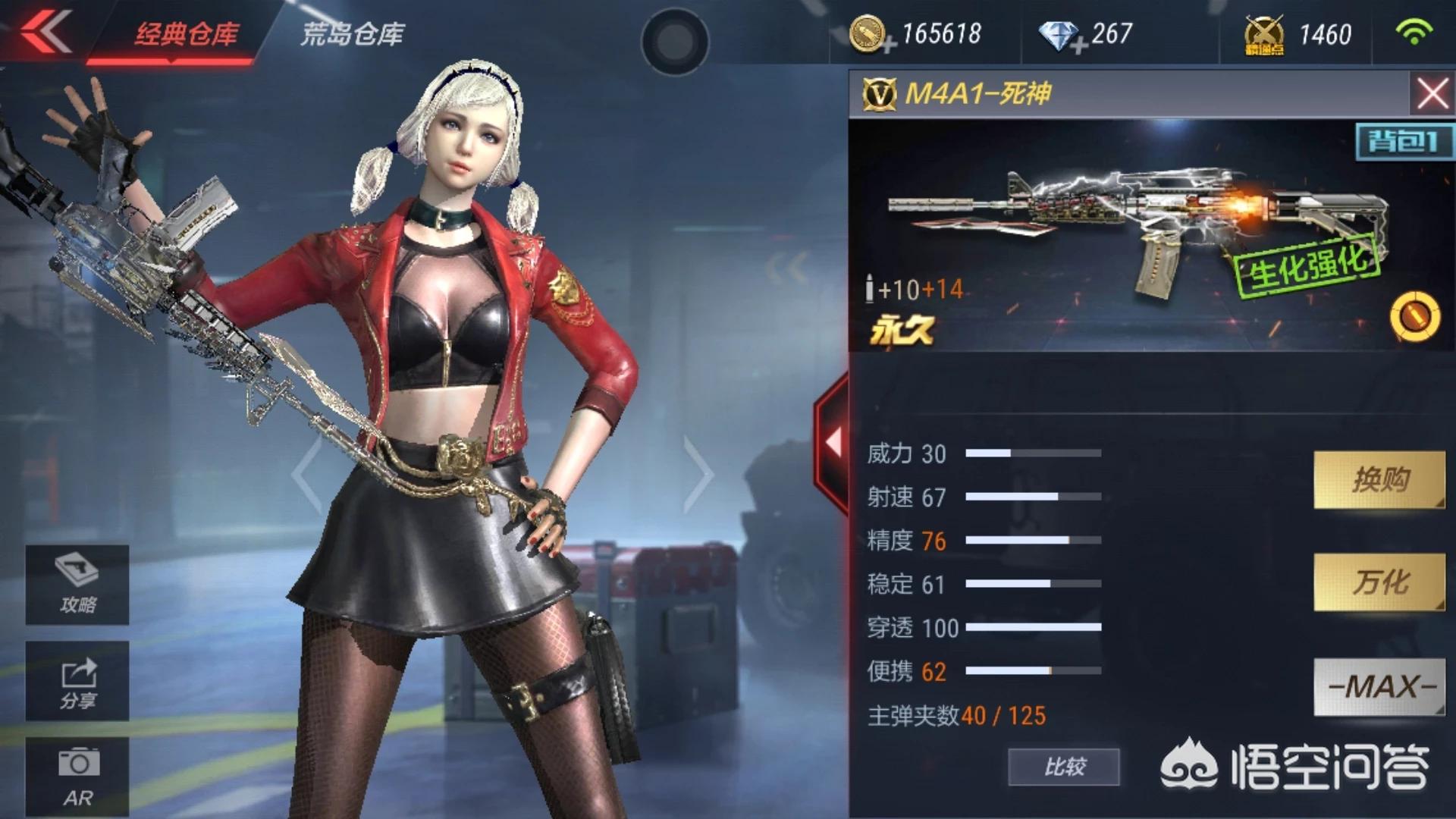Switch to the 荒岛仓库 tab
This screenshot has height=819, width=1456.
353,34
